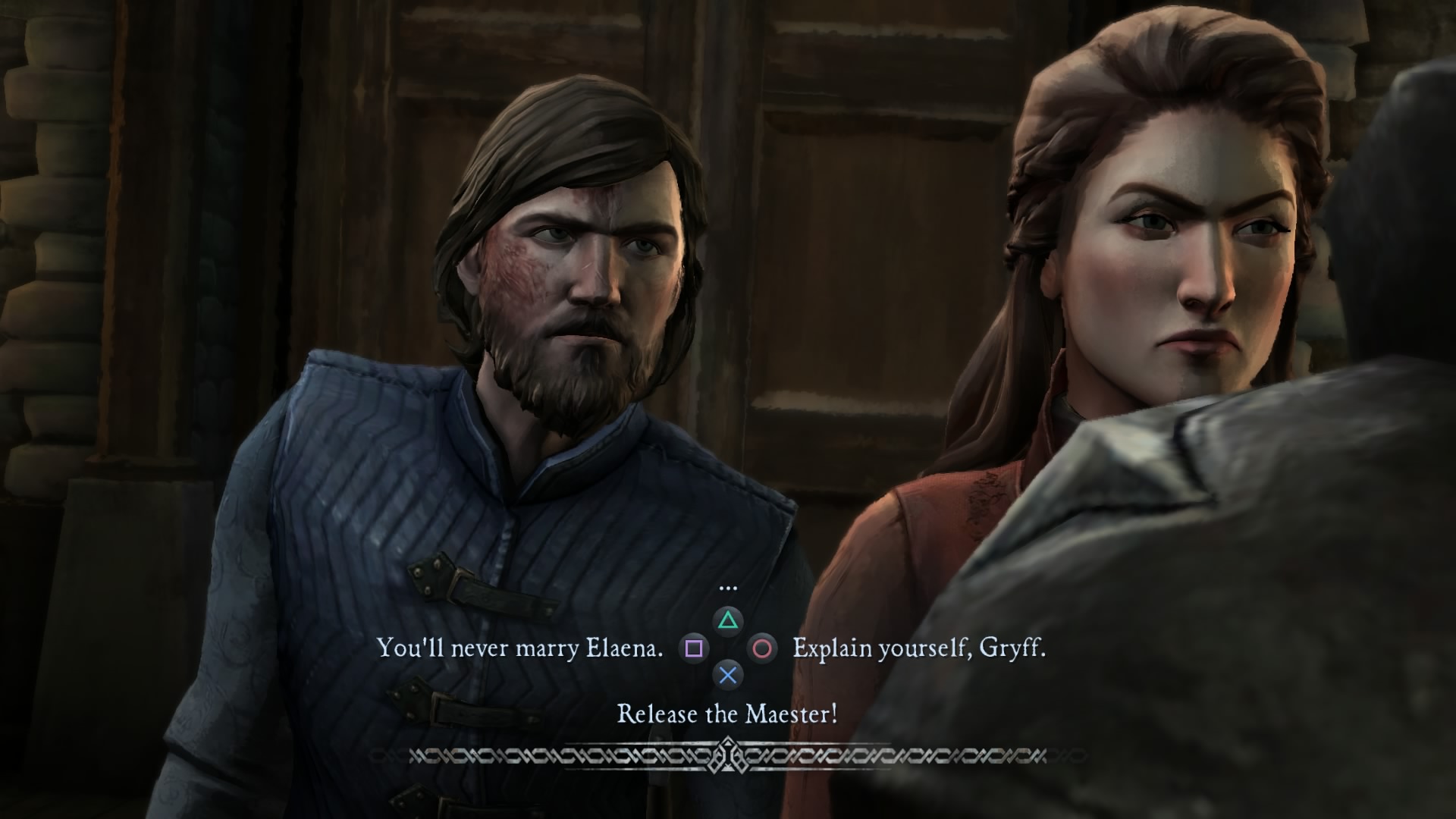Choose the silent "..." dialogue option
The width and height of the screenshot is (1456, 819).
[x=727, y=588]
